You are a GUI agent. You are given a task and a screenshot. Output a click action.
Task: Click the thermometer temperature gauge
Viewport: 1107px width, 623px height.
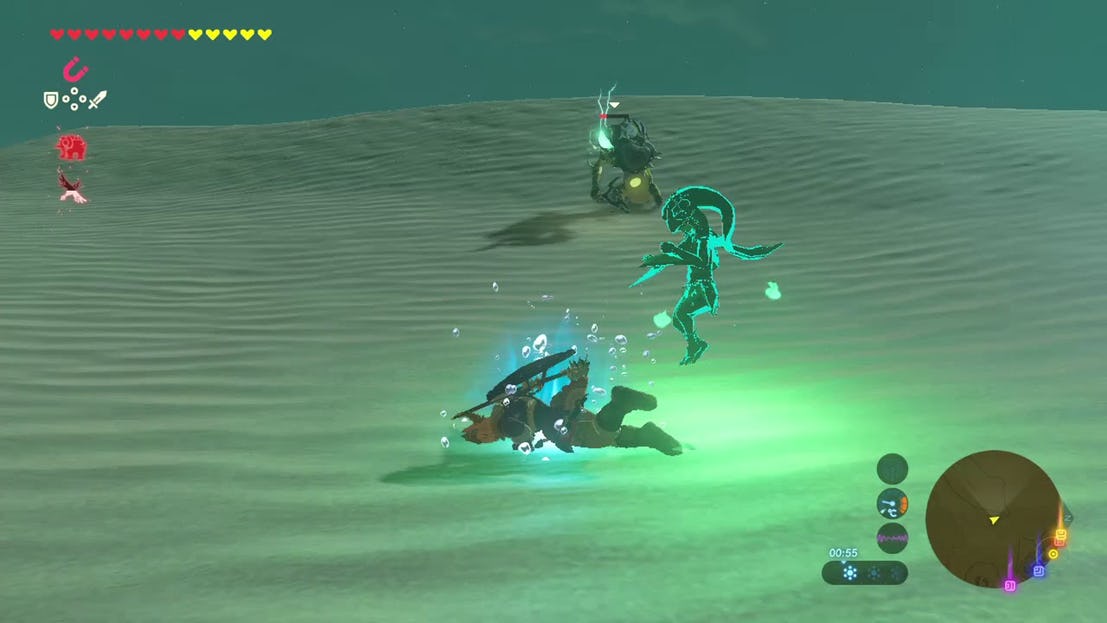coord(892,503)
